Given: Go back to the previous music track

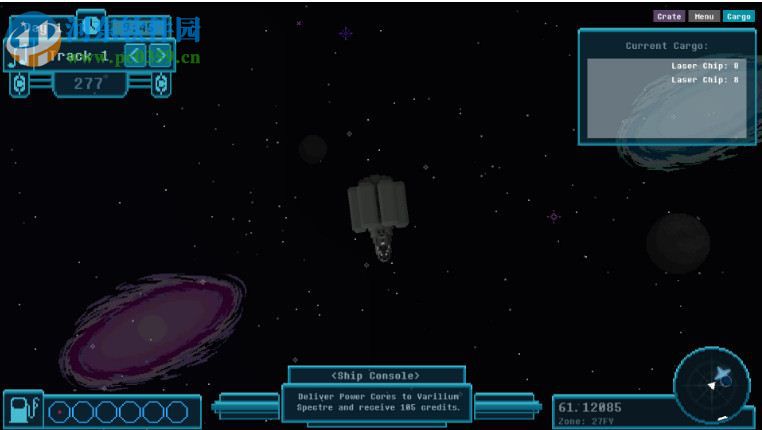Looking at the screenshot, I should (x=137, y=55).
